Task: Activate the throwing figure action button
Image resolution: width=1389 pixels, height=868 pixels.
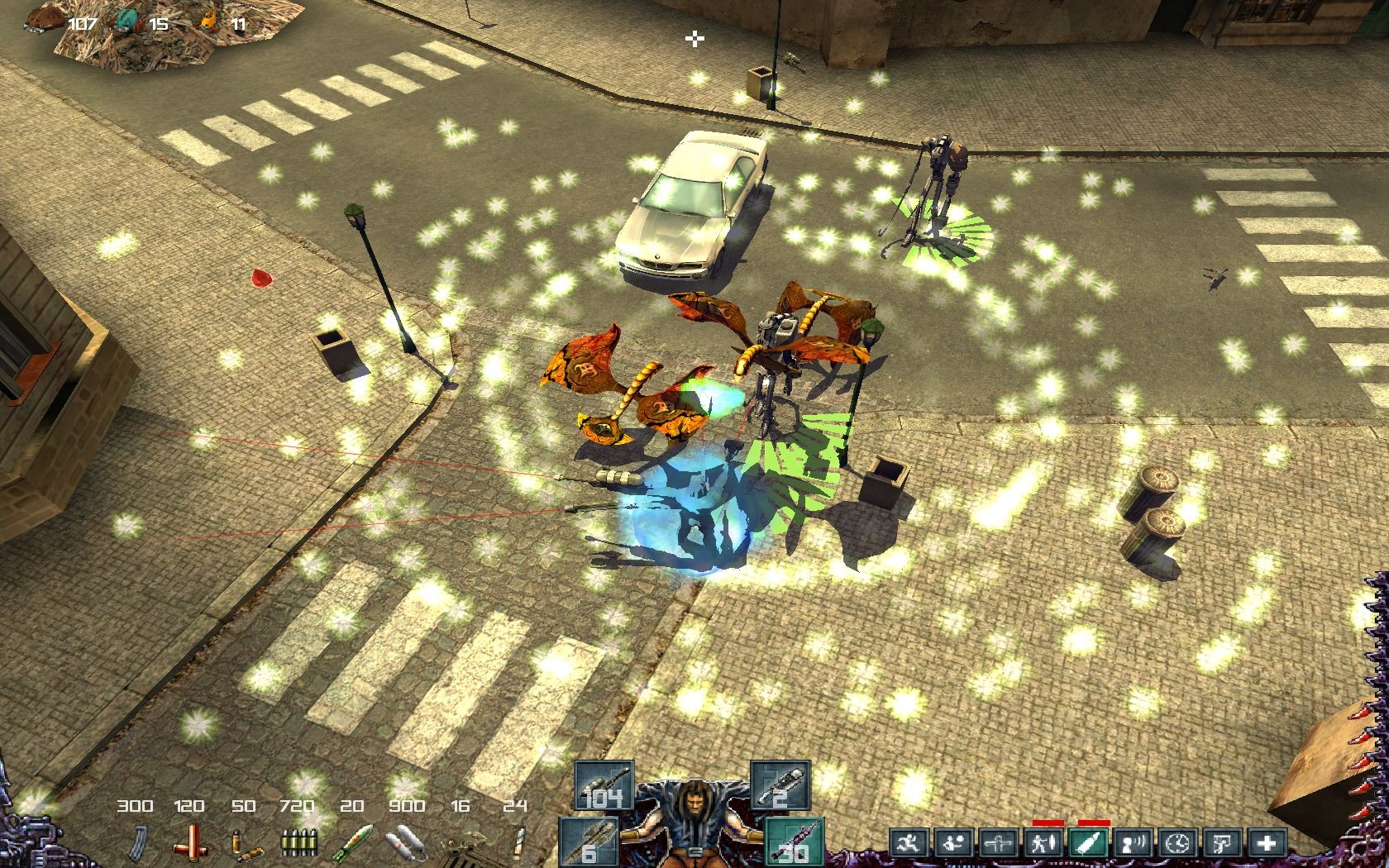Action: (952, 844)
